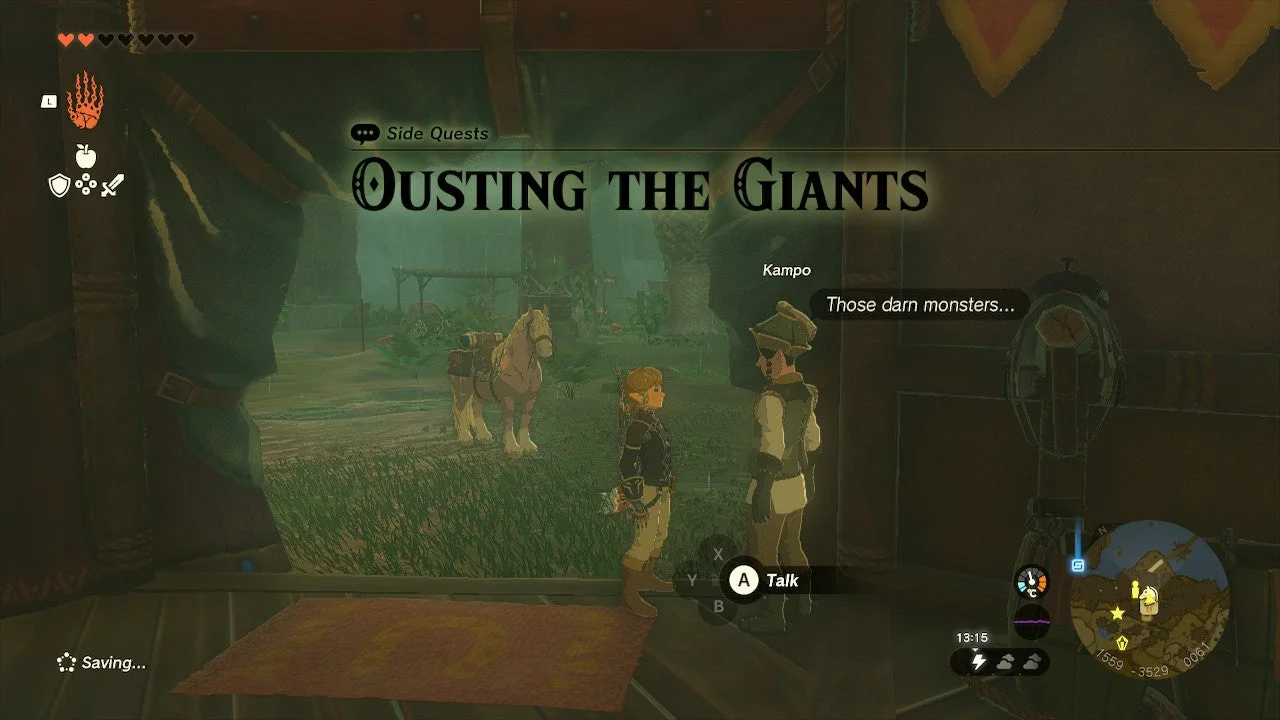Click the thermometer temperature gauge icon
The image size is (1280, 720).
[x=1031, y=582]
